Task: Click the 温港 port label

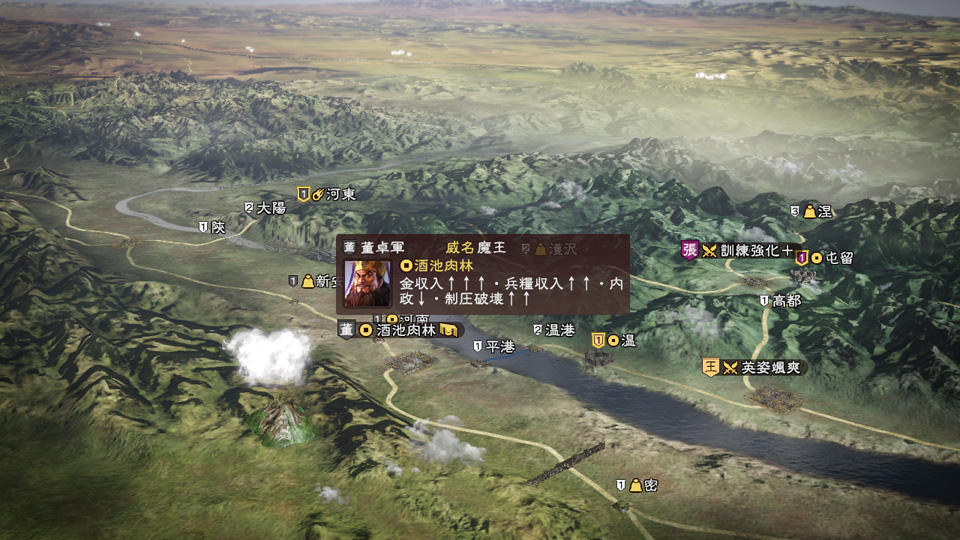Action: (553, 330)
